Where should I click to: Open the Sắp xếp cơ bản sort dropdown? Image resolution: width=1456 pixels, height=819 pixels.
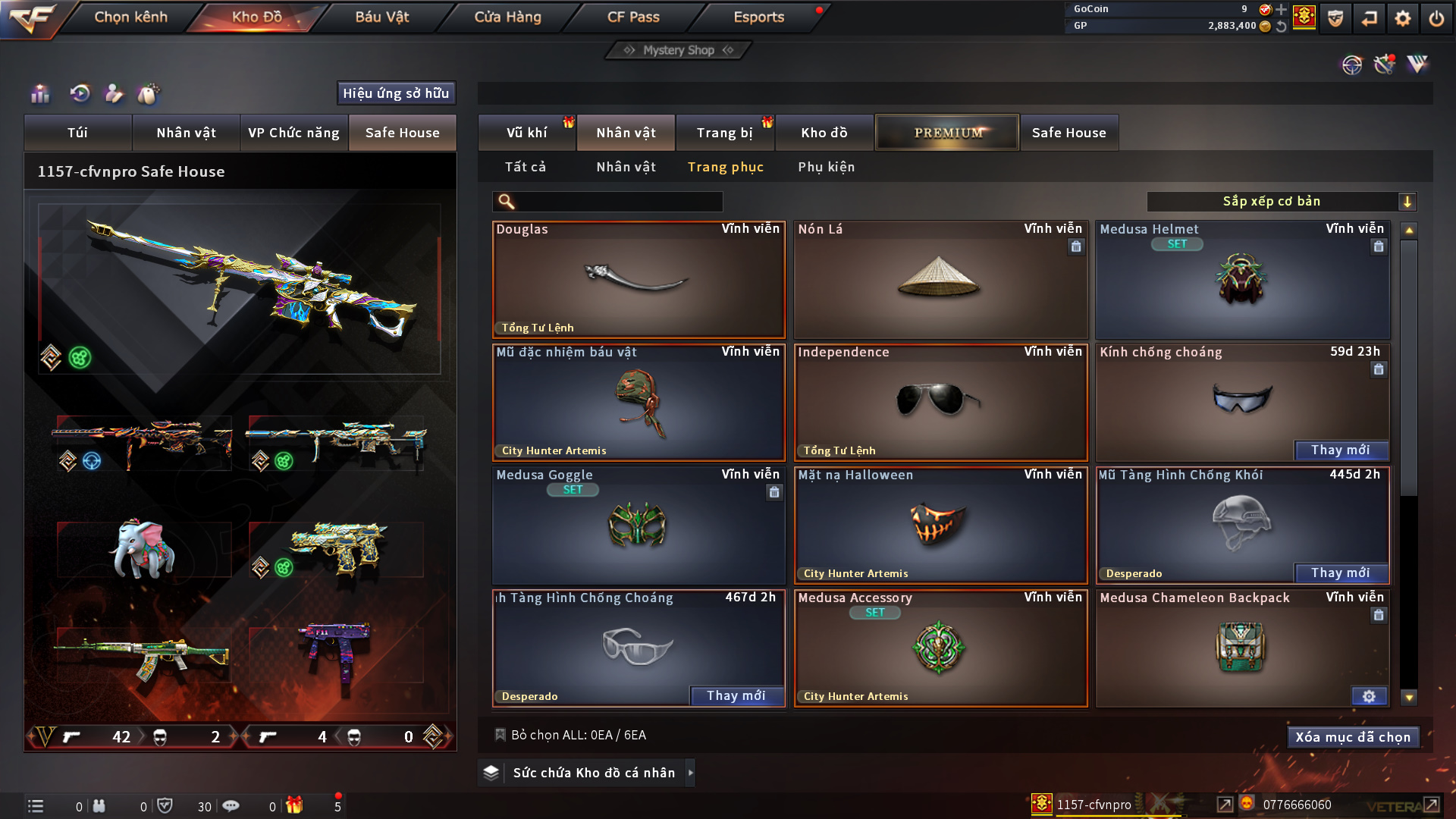[1281, 202]
